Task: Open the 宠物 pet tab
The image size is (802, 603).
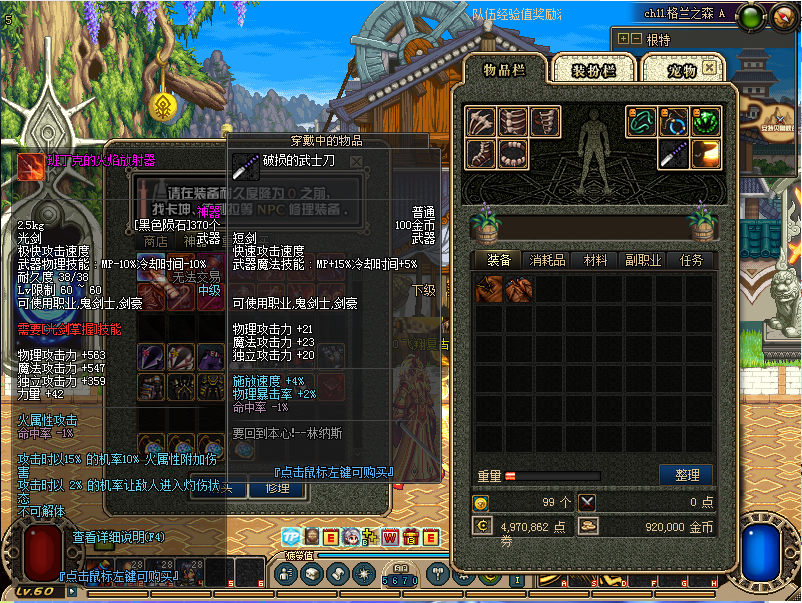Action: pos(672,69)
